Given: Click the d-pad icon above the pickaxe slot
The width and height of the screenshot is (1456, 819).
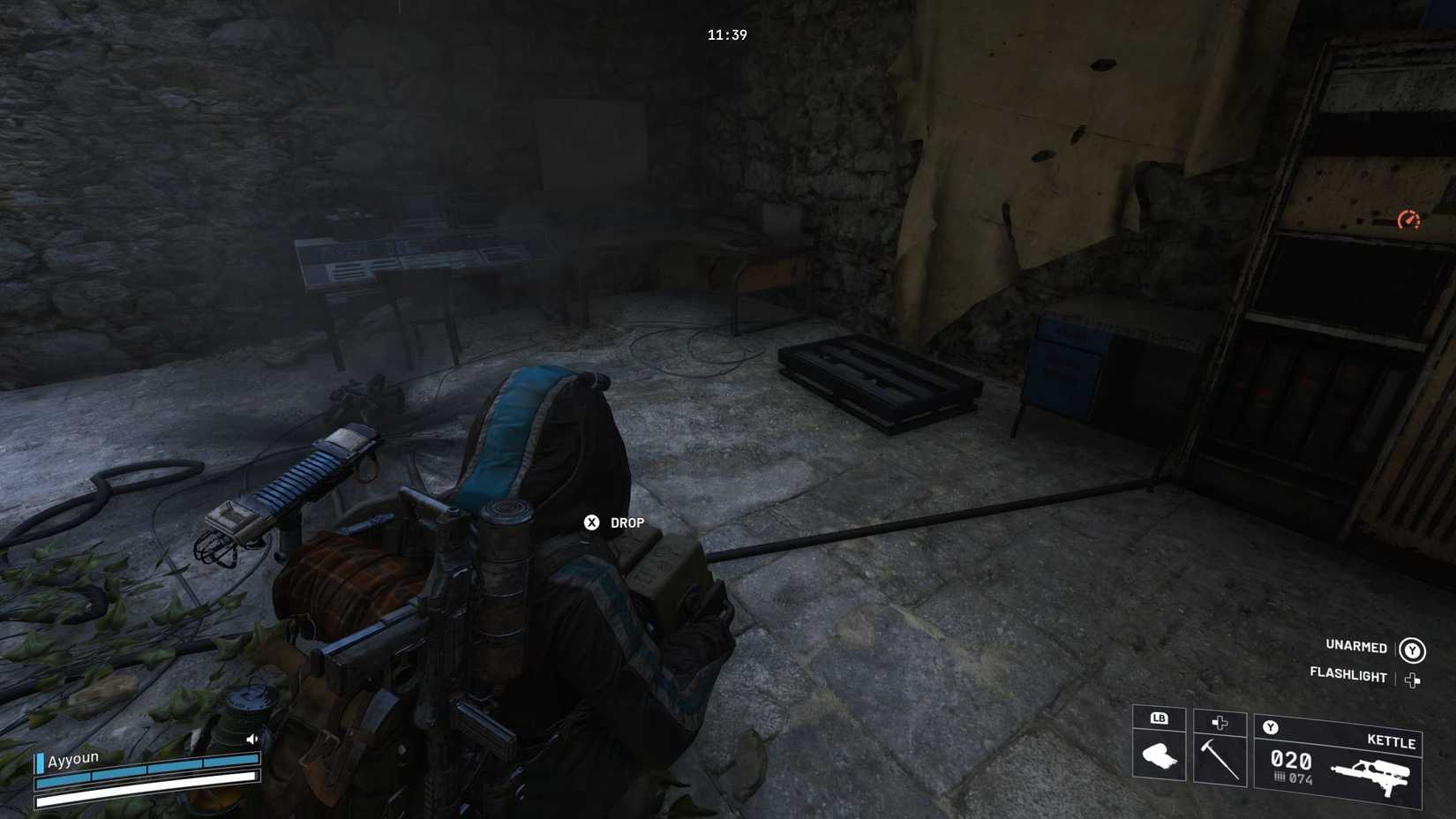Looking at the screenshot, I should 1220,723.
